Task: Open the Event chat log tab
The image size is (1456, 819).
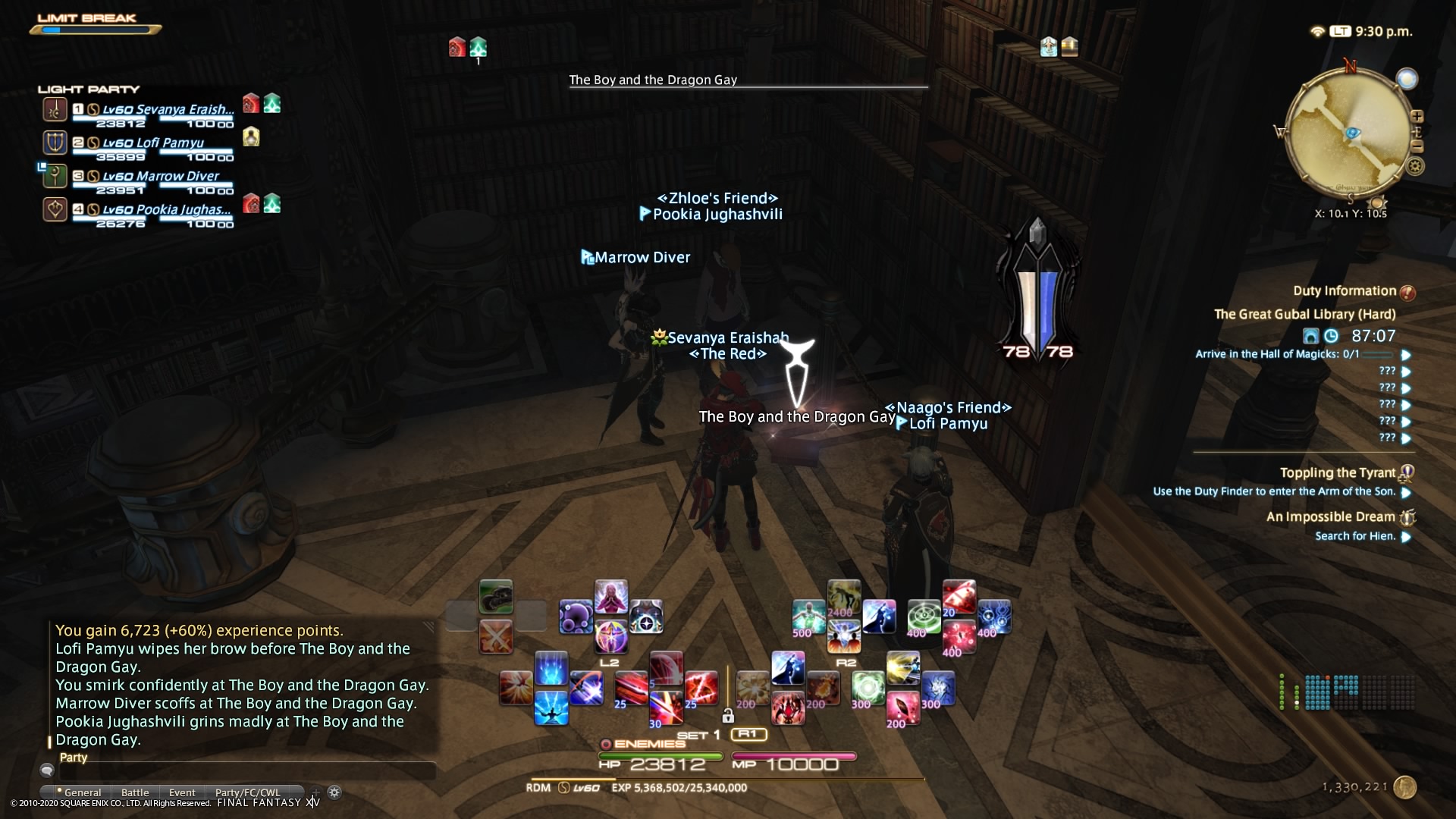Action: [x=182, y=792]
